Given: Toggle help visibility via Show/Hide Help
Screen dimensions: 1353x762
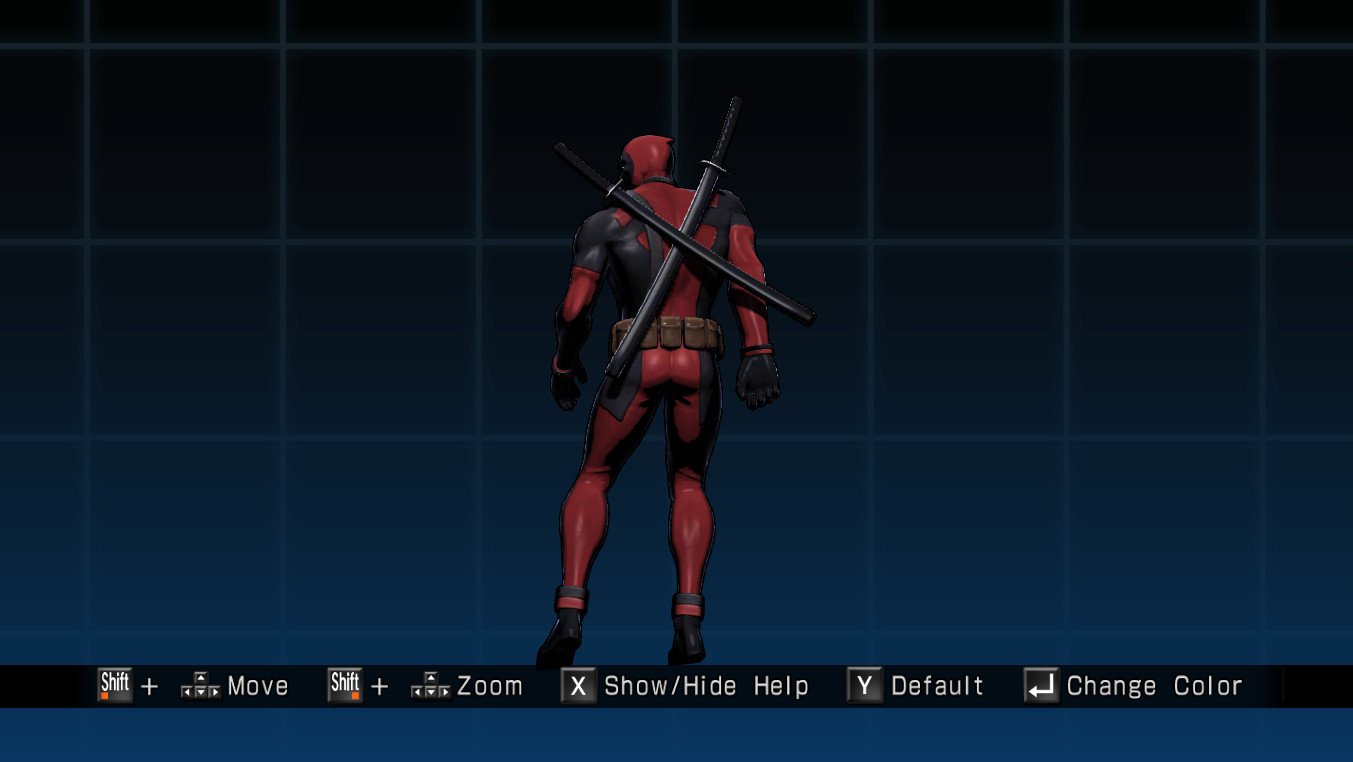Looking at the screenshot, I should [705, 686].
